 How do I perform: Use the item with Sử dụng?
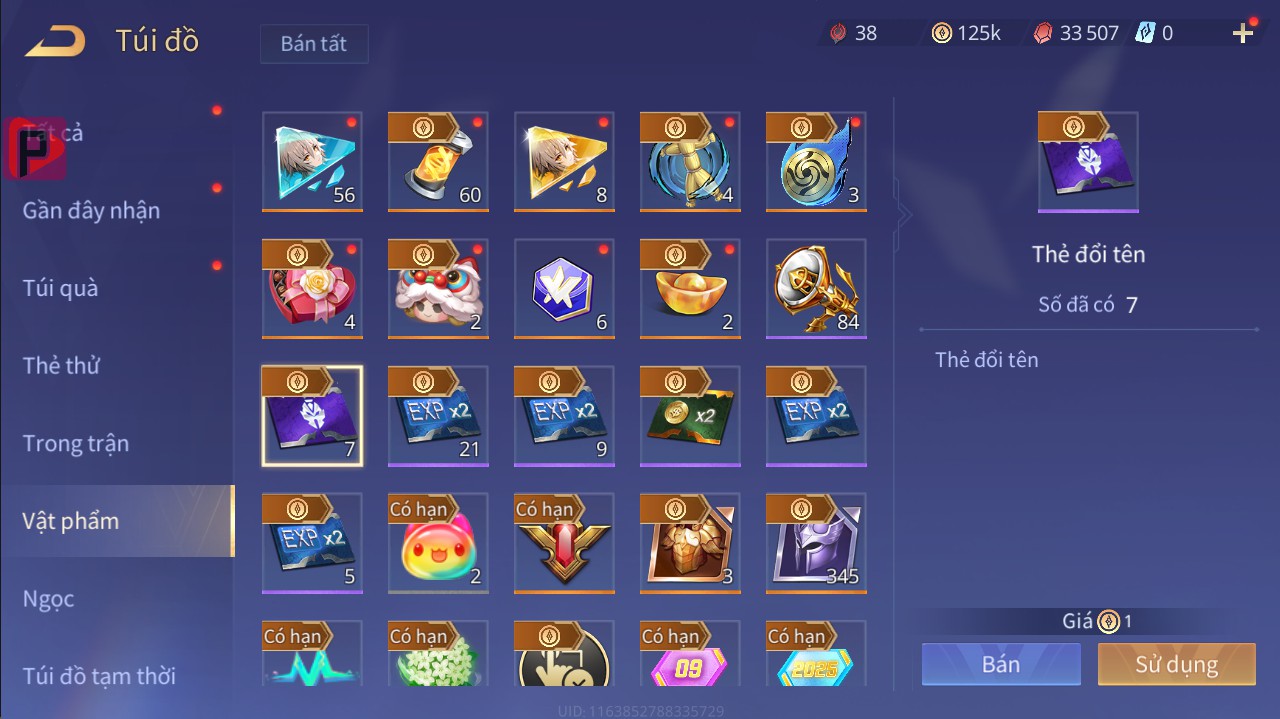(x=1176, y=665)
